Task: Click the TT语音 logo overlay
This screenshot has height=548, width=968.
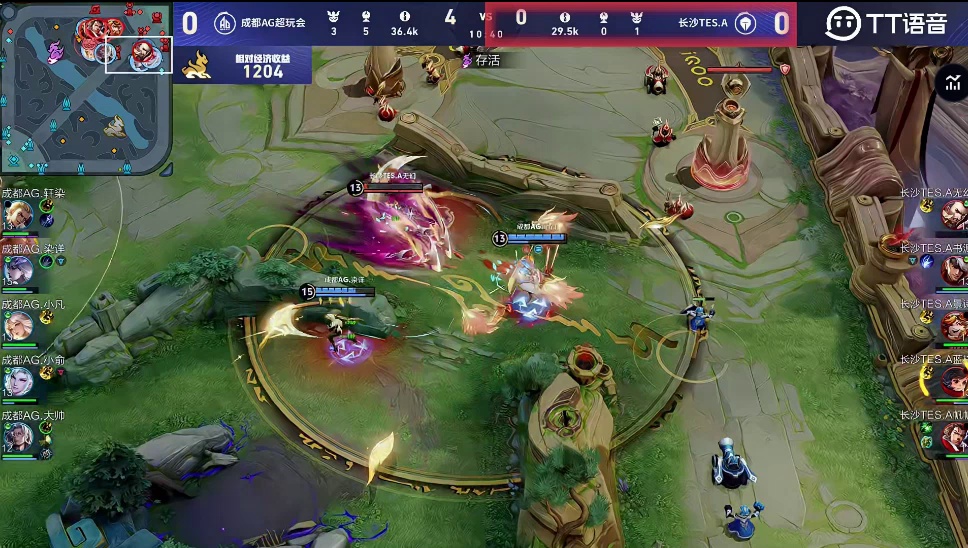Action: (x=886, y=23)
